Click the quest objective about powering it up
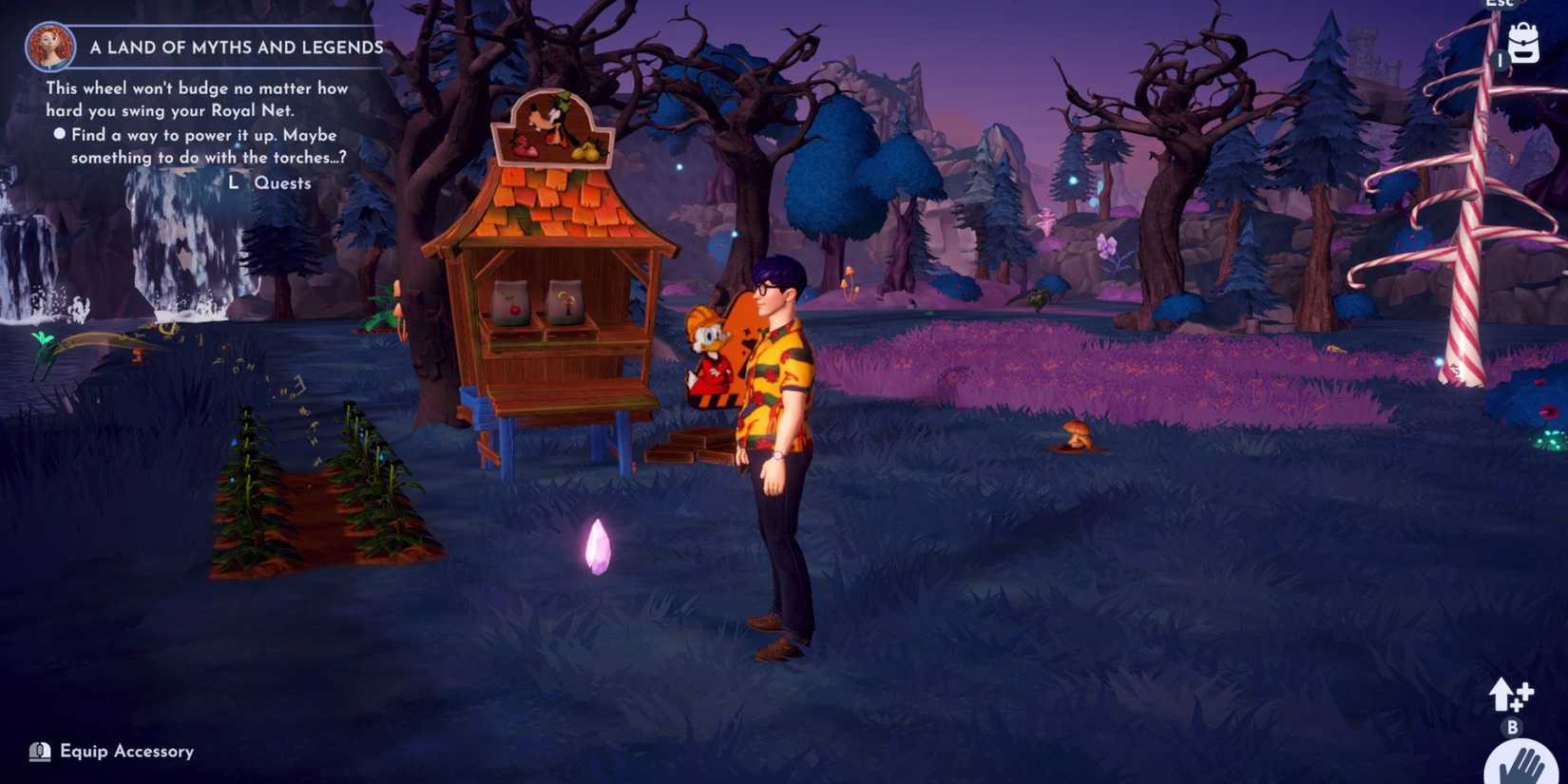Image resolution: width=1568 pixels, height=784 pixels. [x=202, y=145]
